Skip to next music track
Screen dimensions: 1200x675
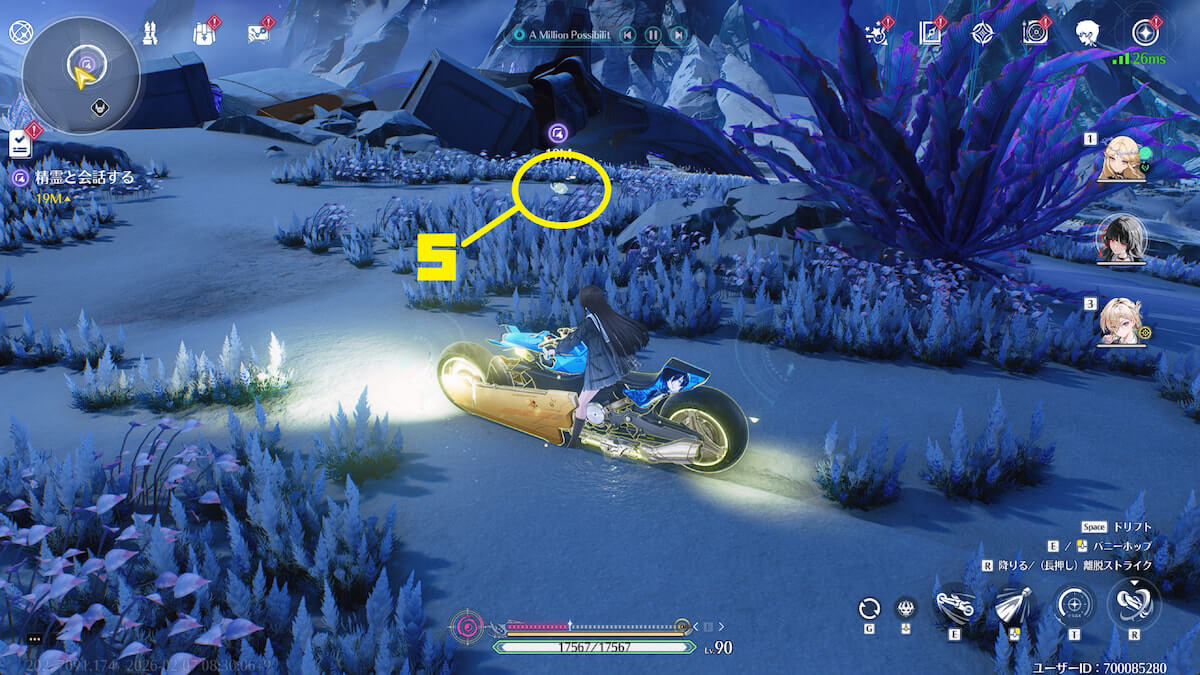(x=678, y=35)
